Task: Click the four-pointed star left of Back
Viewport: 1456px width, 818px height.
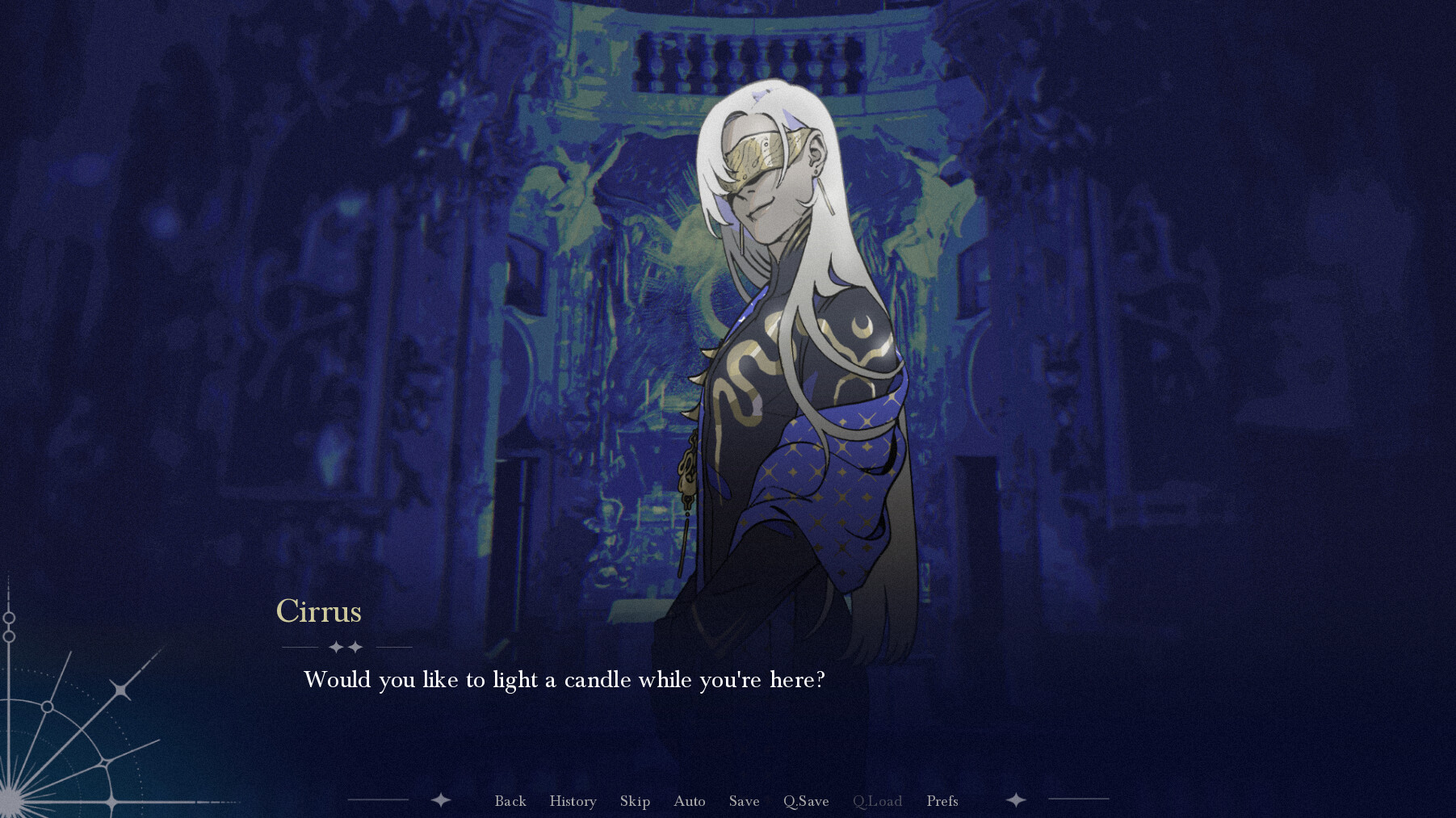Action: point(439,801)
